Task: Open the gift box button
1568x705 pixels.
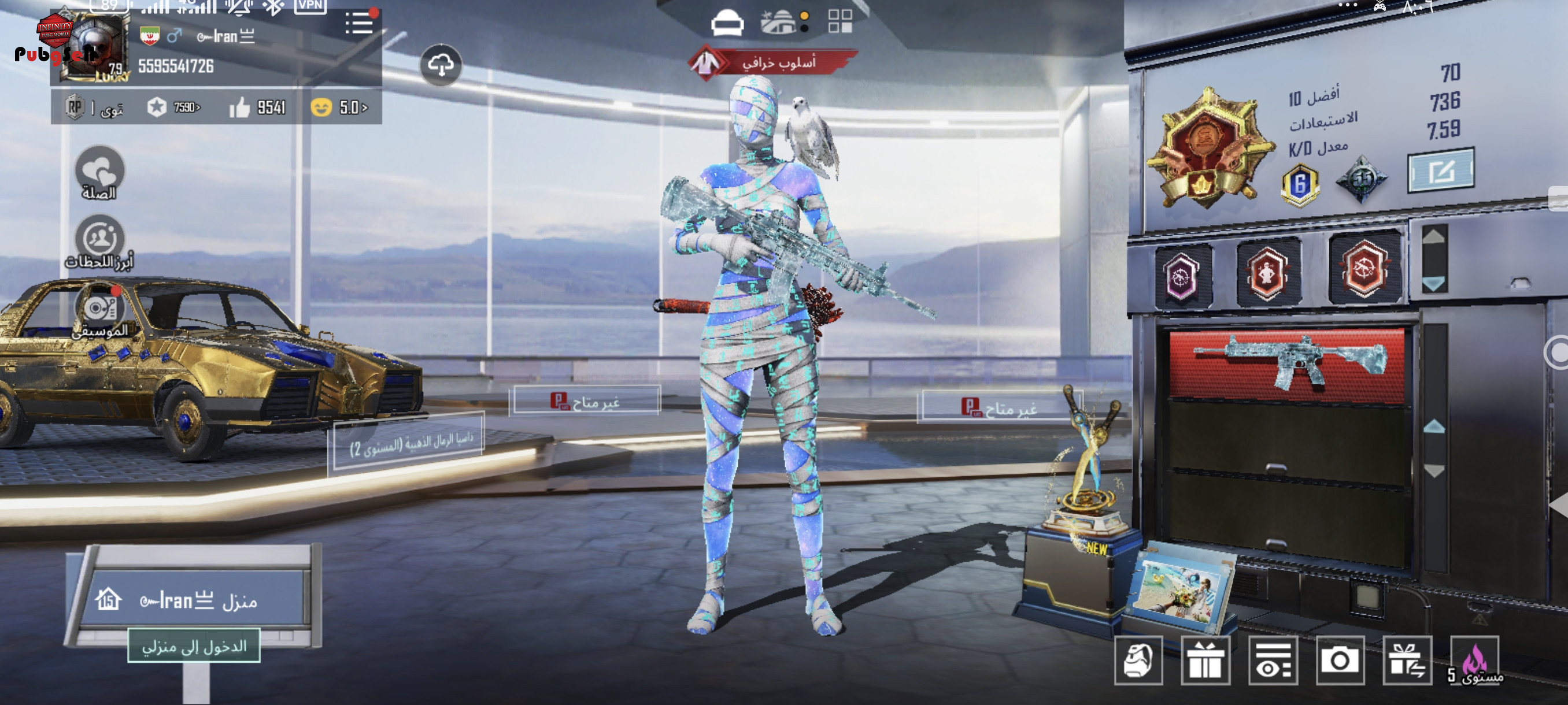Action: click(x=1205, y=661)
